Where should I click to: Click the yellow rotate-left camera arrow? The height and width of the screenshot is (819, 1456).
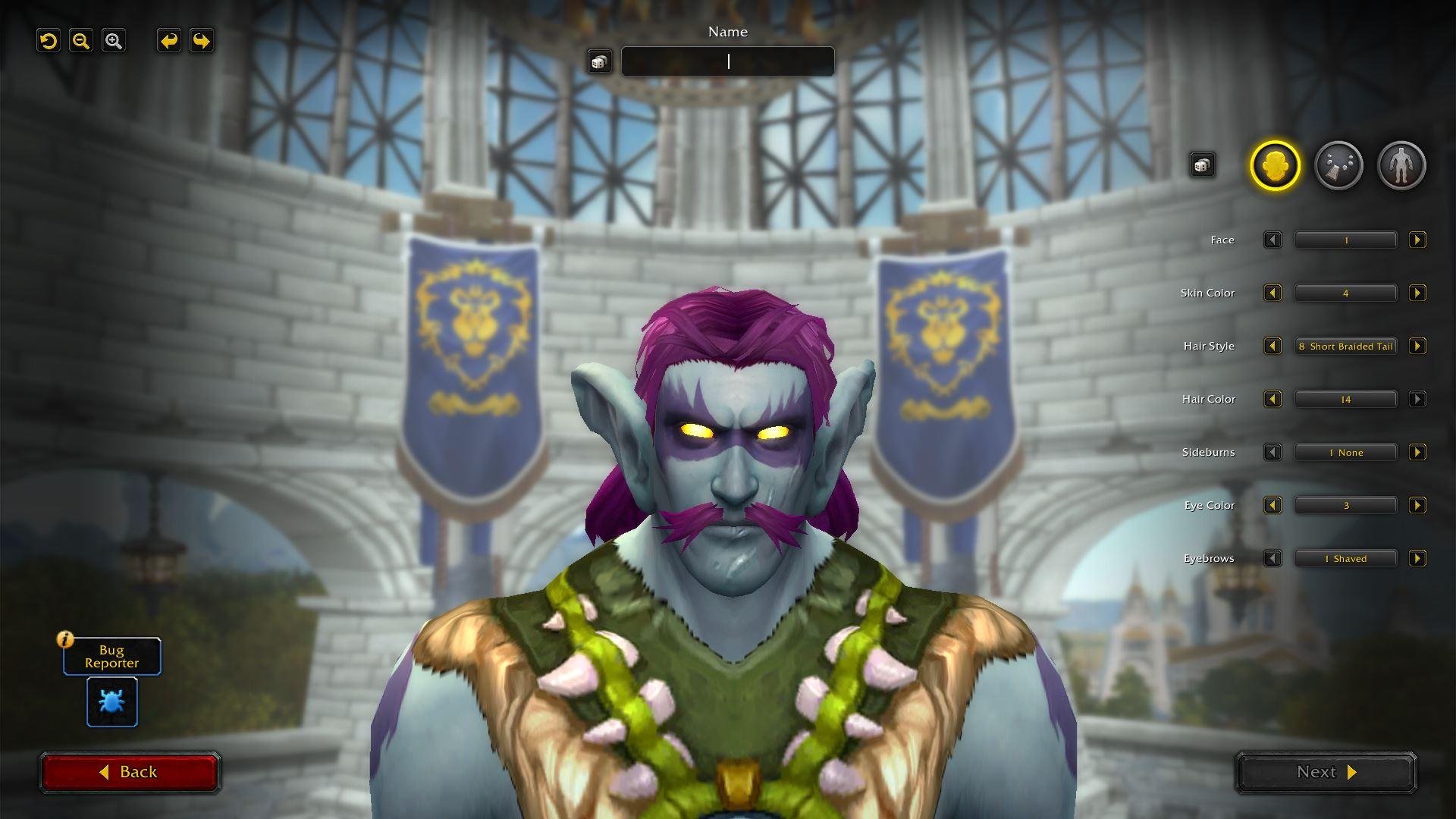click(49, 41)
